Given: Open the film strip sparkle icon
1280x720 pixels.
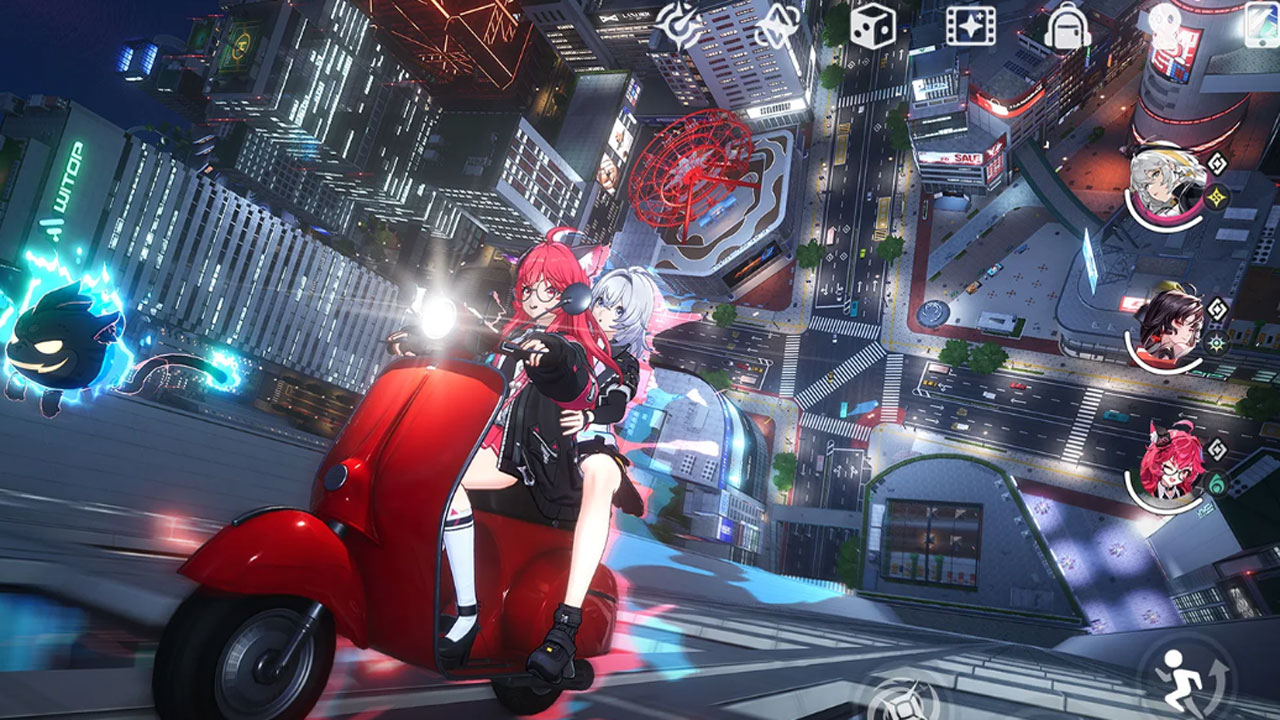Looking at the screenshot, I should point(972,25).
